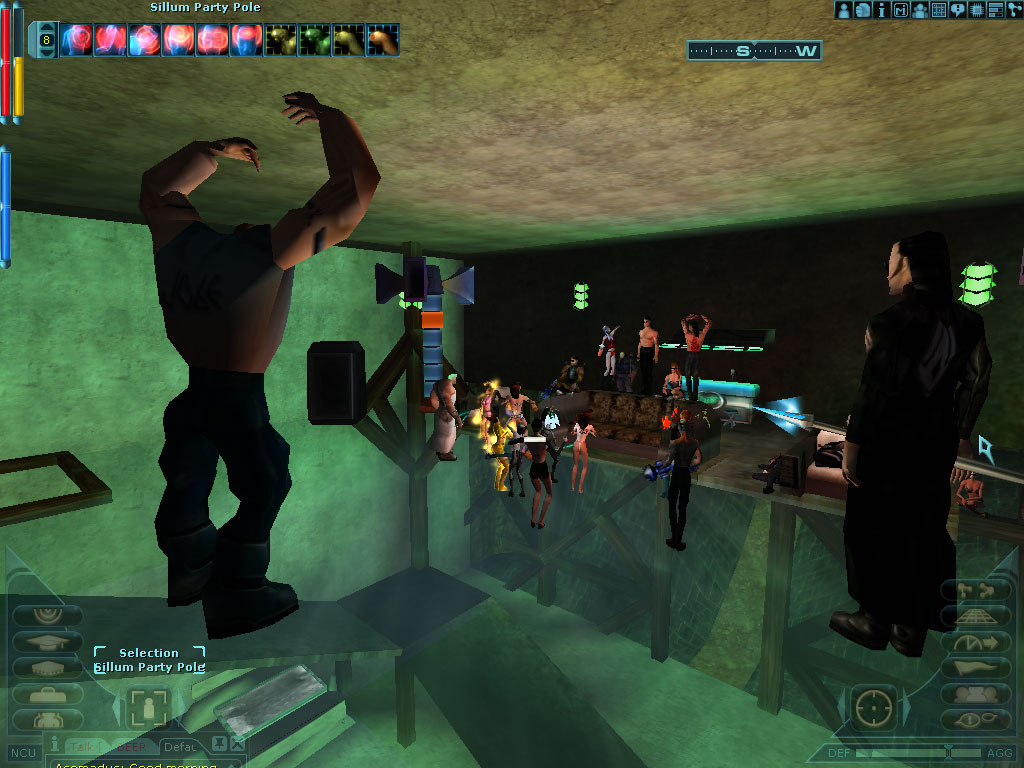
Task: Click the graduation cap menu button
Action: click(46, 643)
